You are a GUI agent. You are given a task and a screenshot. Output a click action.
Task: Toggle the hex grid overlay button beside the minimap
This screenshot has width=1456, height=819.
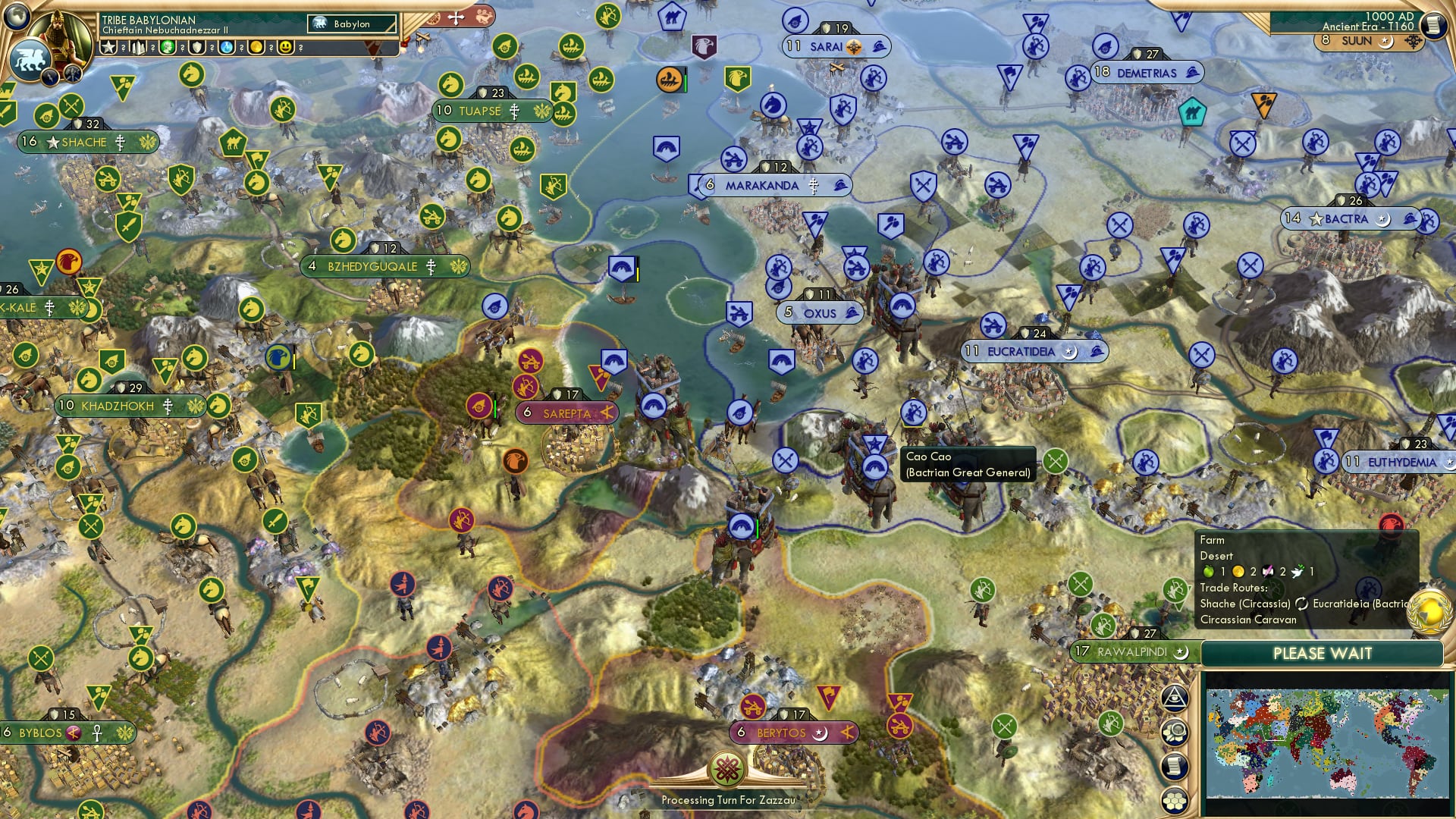(1175, 800)
